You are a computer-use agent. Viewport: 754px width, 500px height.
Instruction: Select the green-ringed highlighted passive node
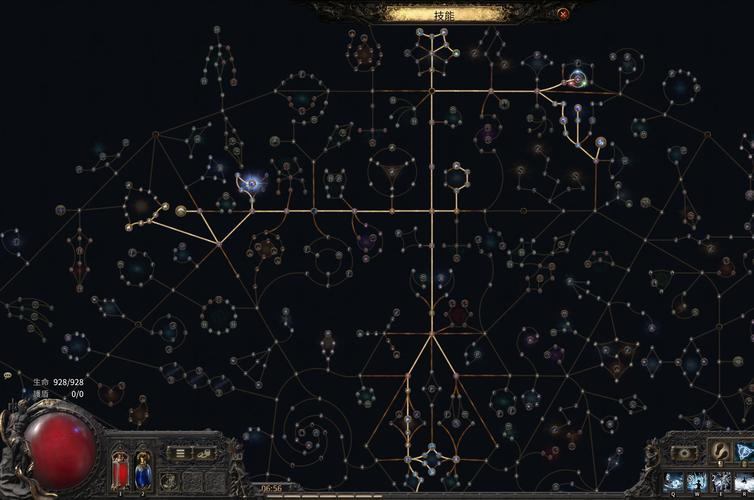tap(577, 80)
